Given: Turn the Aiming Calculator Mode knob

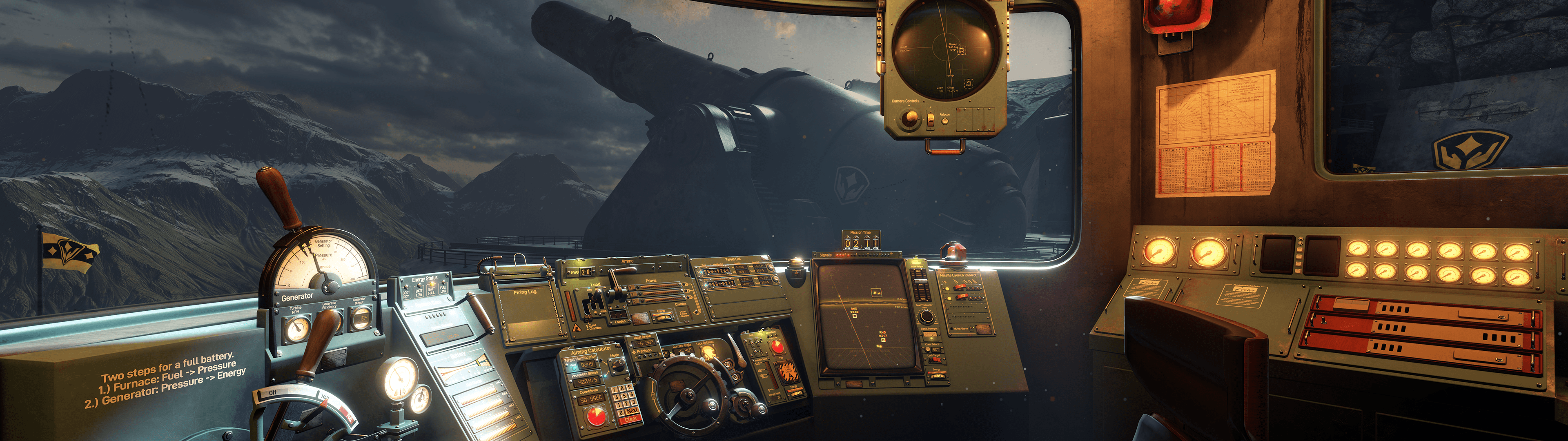Looking at the screenshot, I should 619,365.
